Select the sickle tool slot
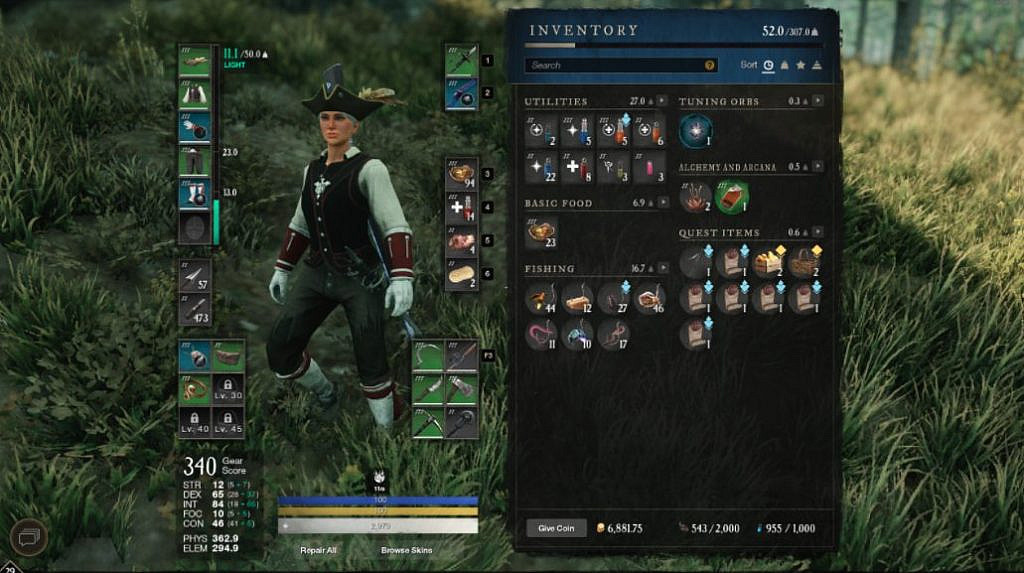 point(428,355)
